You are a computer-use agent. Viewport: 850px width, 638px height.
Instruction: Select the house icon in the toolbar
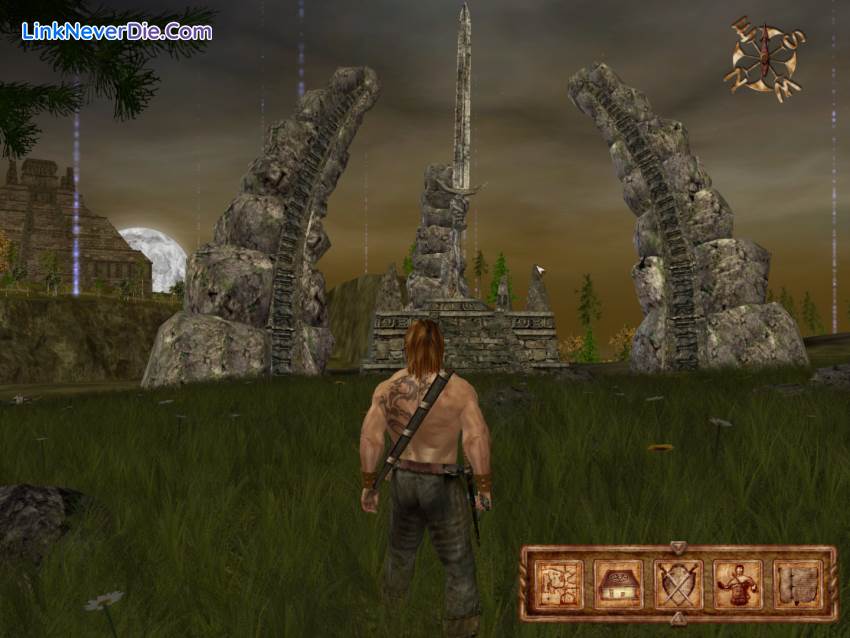click(618, 584)
